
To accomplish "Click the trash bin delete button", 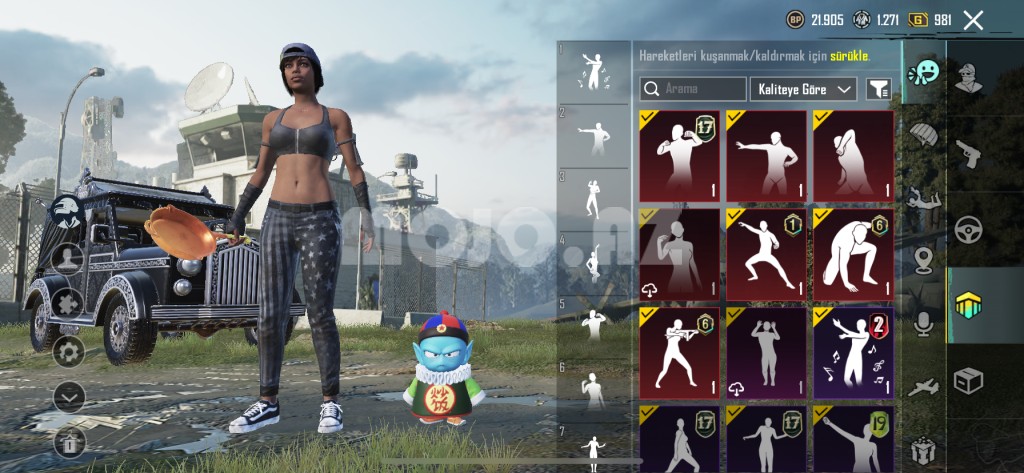I will 68,440.
